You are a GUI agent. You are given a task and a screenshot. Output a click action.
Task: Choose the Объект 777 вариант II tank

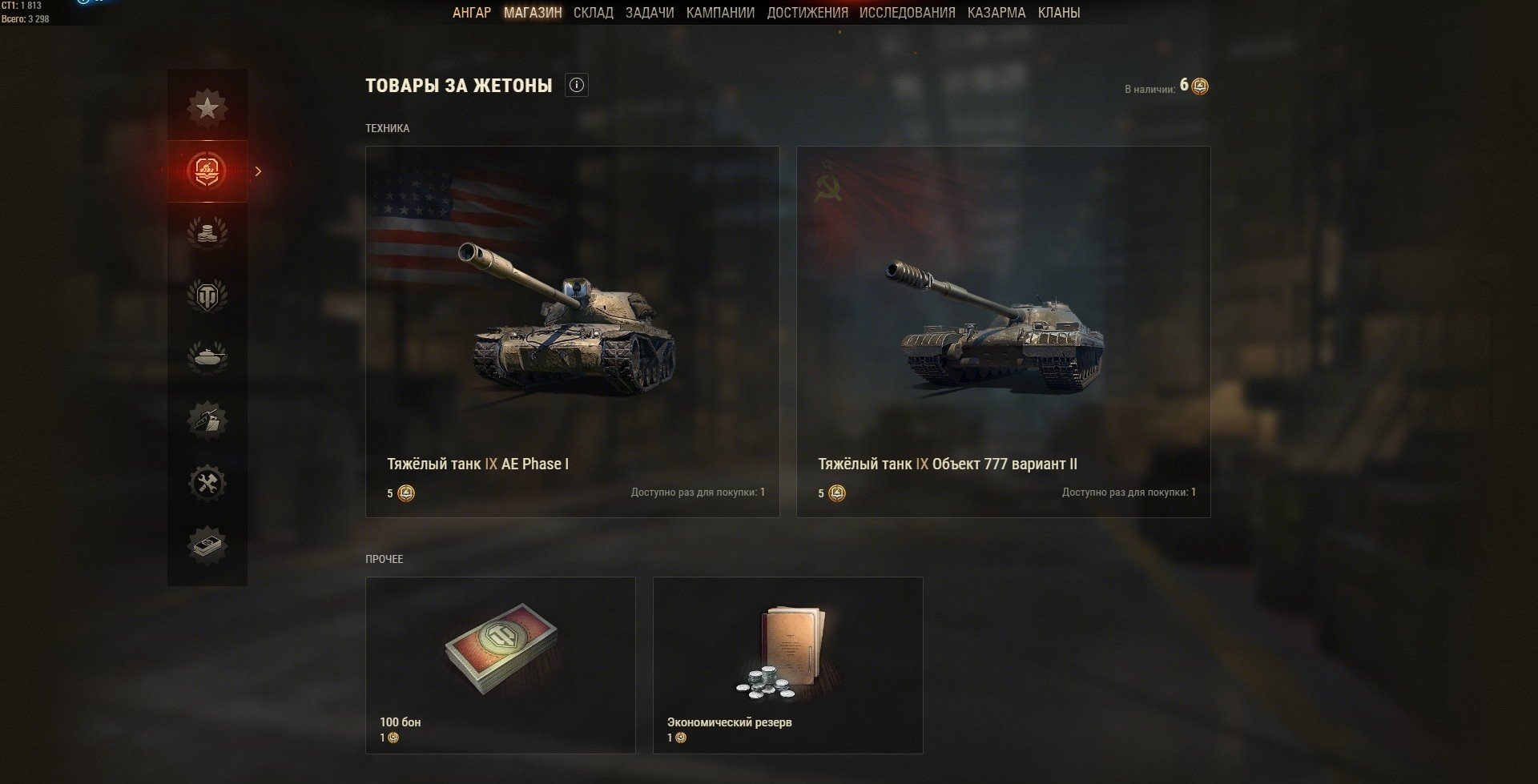[1003, 331]
